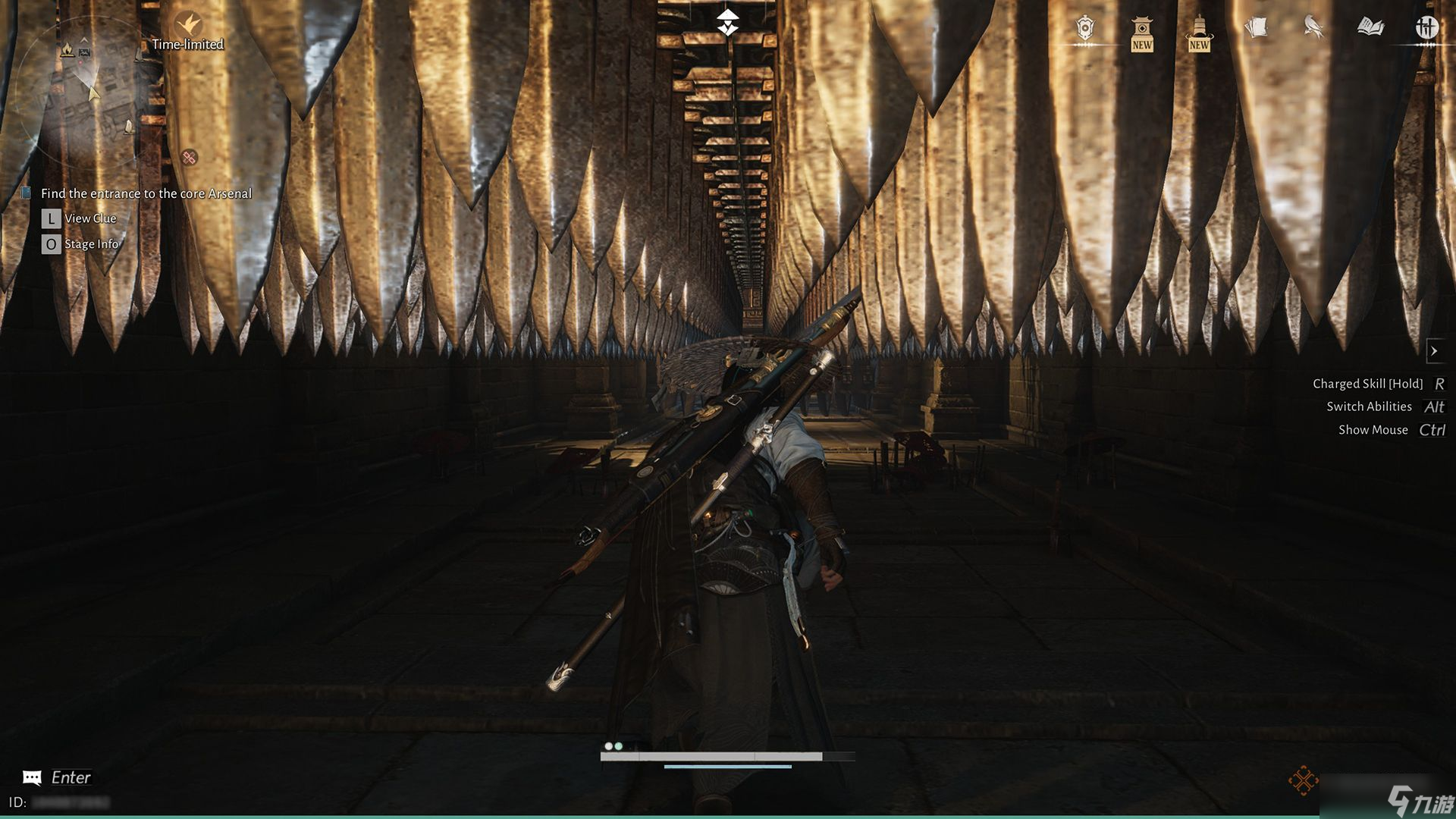Open the shield emblem menu icon

[x=1085, y=29]
